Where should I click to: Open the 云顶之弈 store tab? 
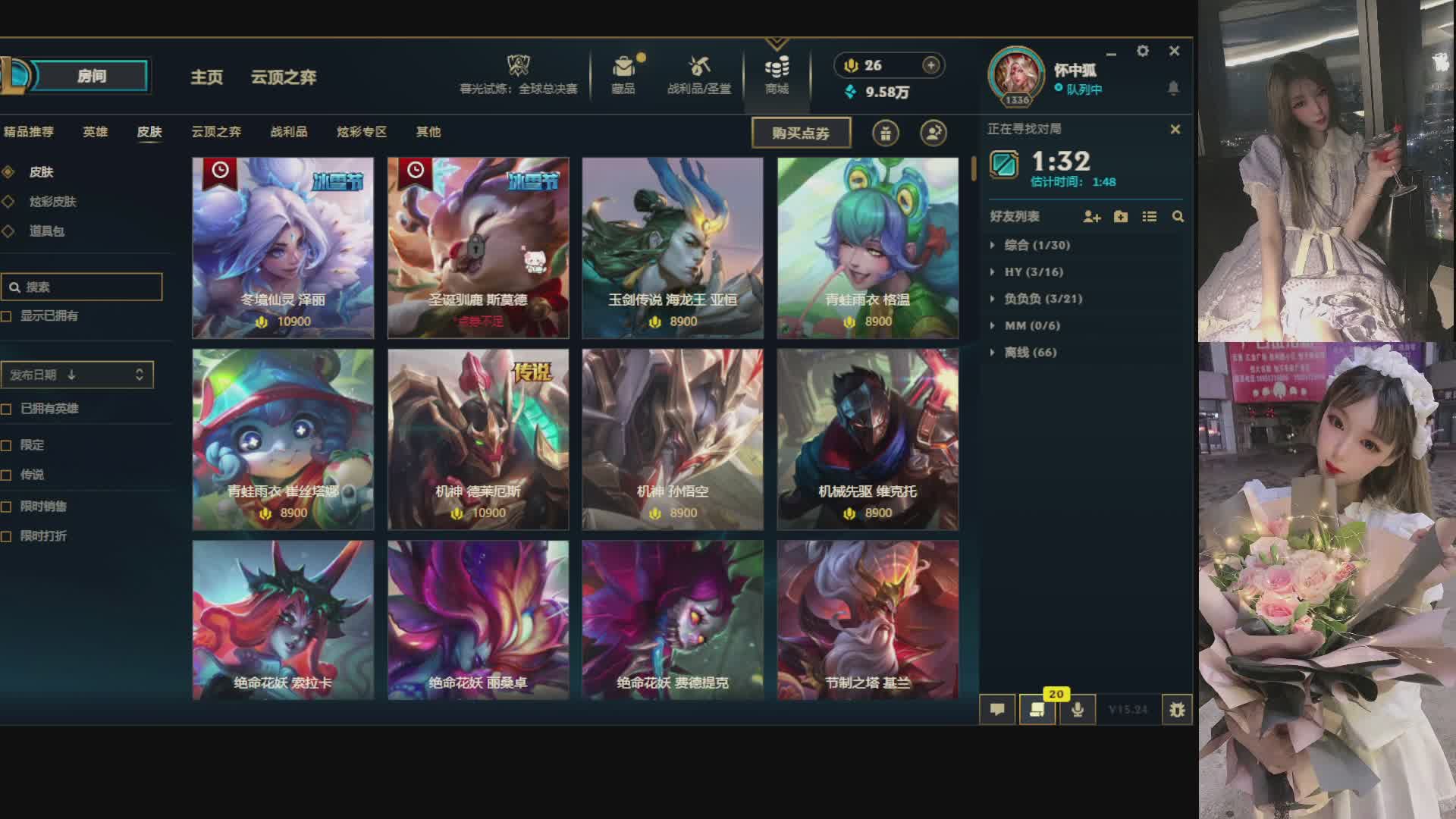(216, 132)
